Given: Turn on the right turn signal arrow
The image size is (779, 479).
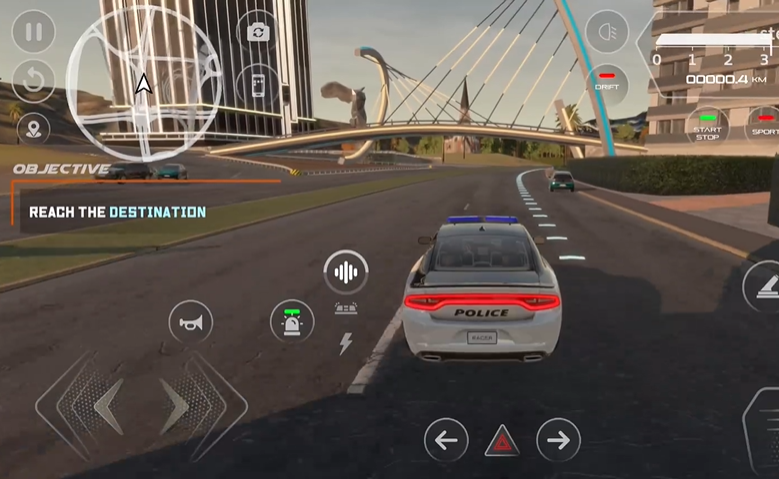Looking at the screenshot, I should pos(558,440).
